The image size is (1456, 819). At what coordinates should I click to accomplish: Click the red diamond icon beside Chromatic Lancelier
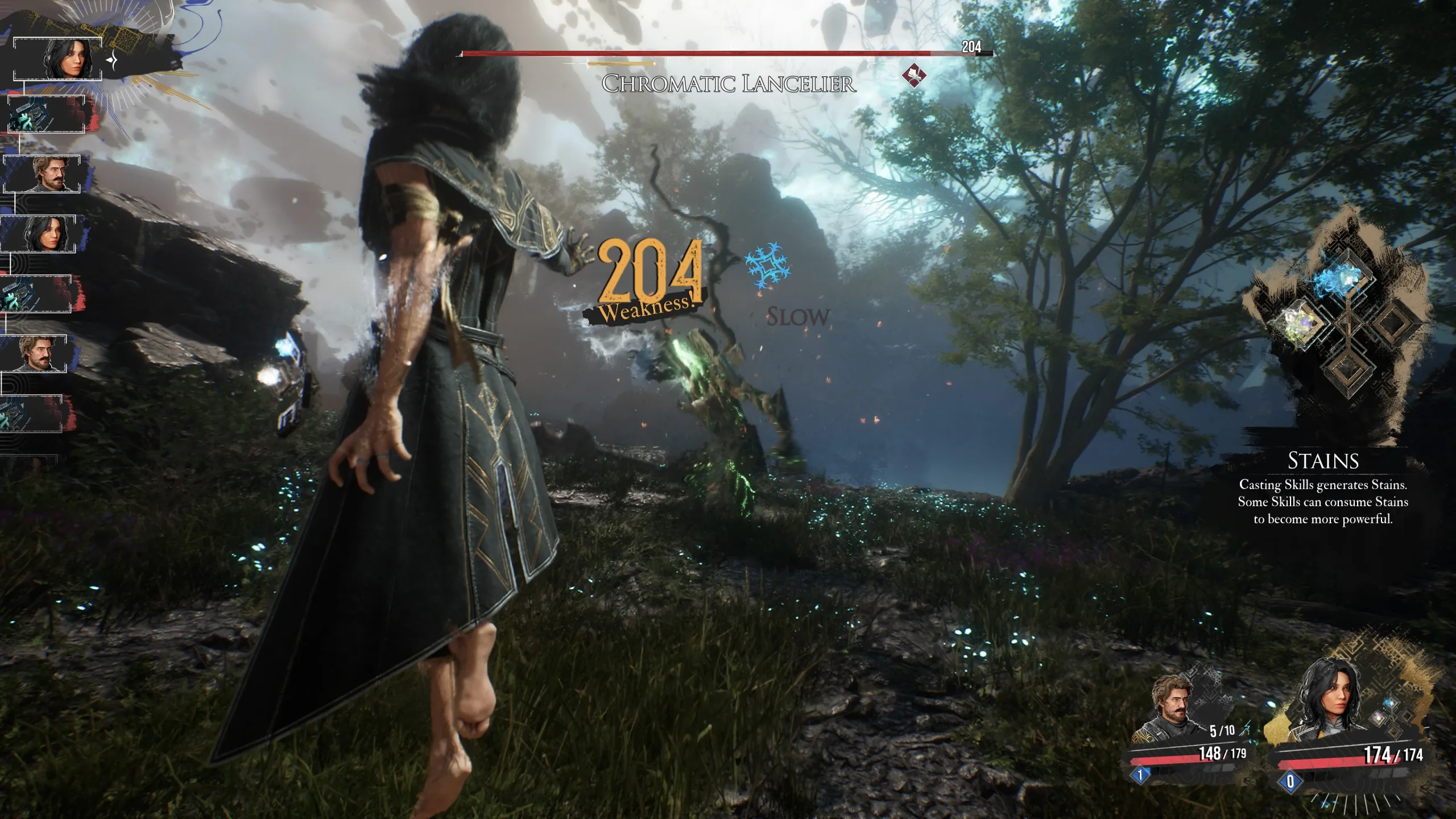coord(914,76)
